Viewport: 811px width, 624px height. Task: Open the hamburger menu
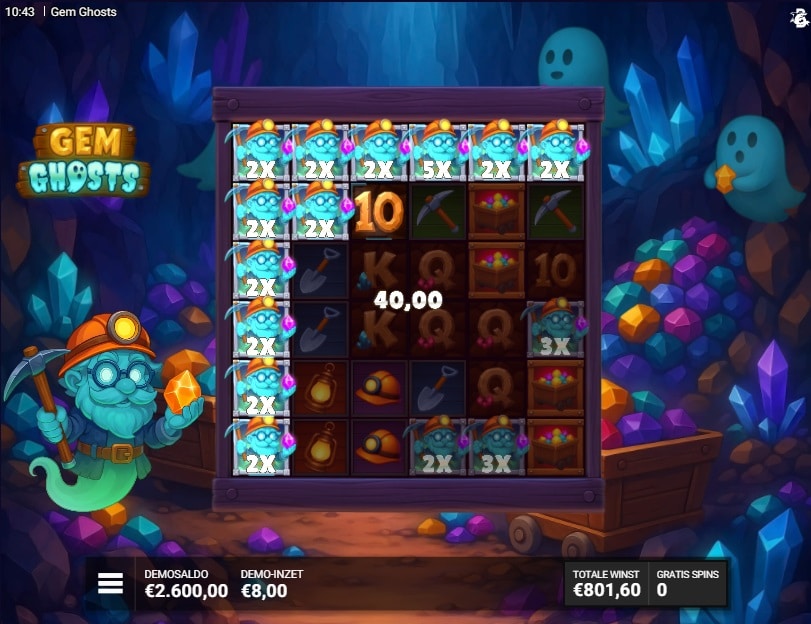tap(110, 583)
